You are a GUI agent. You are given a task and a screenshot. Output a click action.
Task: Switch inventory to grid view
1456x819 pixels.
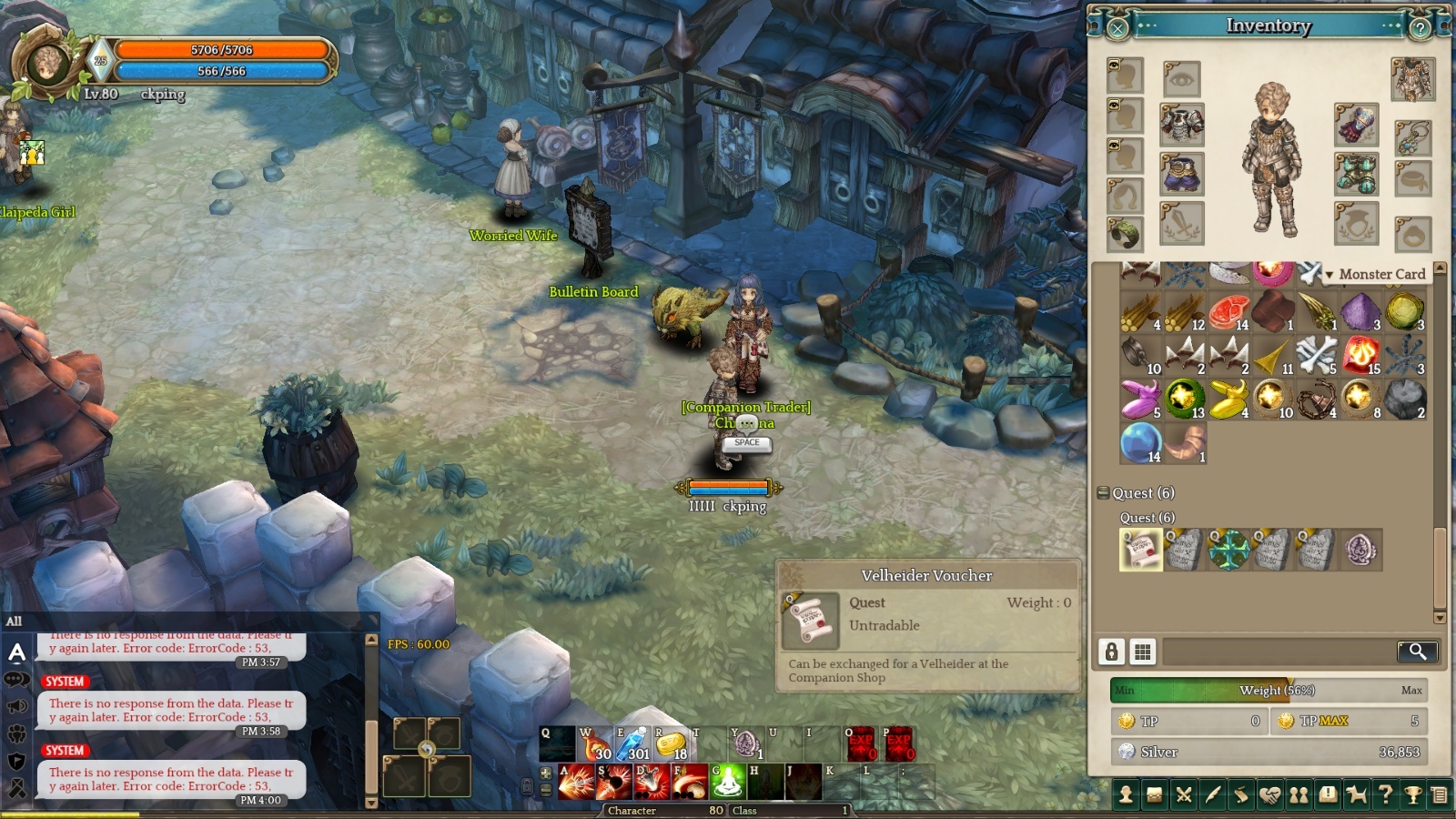click(x=1142, y=652)
